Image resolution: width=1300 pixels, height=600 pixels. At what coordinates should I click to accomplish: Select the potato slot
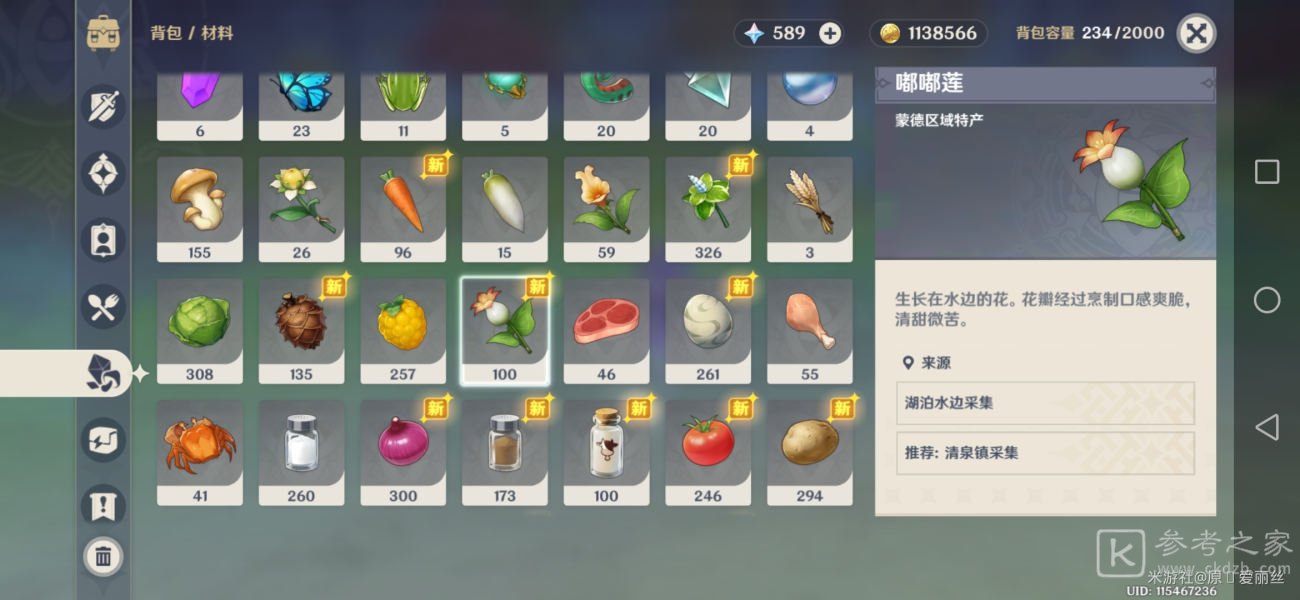[809, 452]
